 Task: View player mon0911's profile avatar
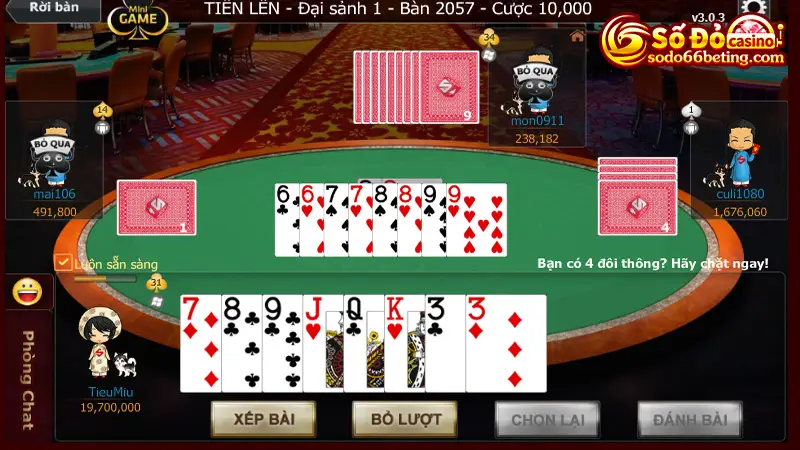(537, 80)
